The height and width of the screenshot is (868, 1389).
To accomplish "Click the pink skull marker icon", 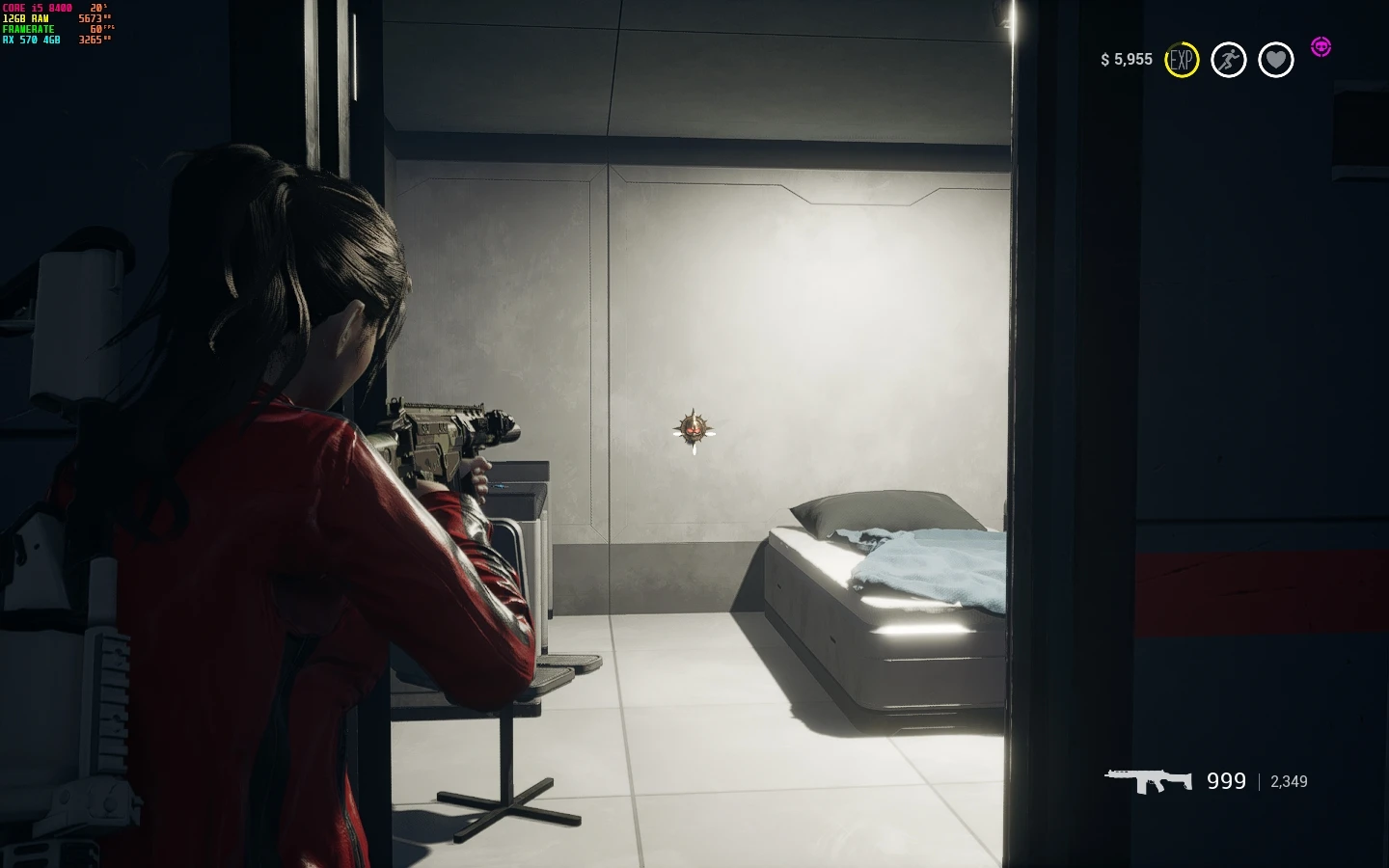I will coord(1321,46).
